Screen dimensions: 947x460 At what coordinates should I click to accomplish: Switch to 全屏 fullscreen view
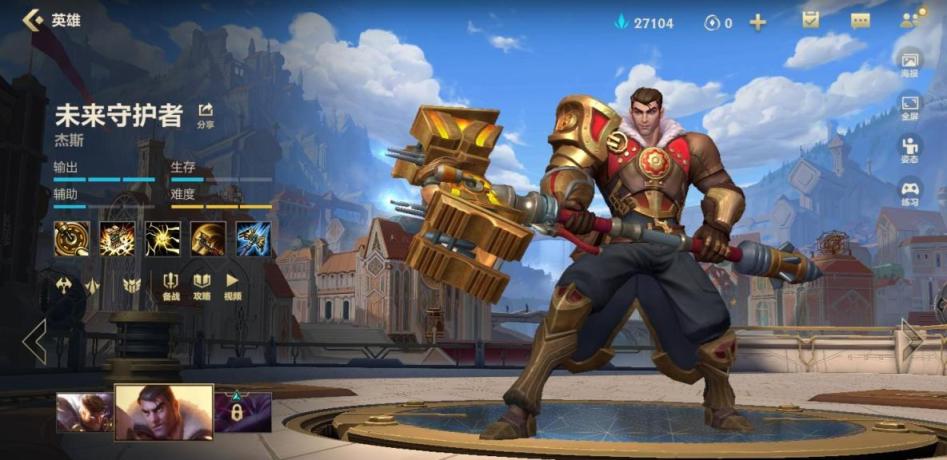[910, 108]
